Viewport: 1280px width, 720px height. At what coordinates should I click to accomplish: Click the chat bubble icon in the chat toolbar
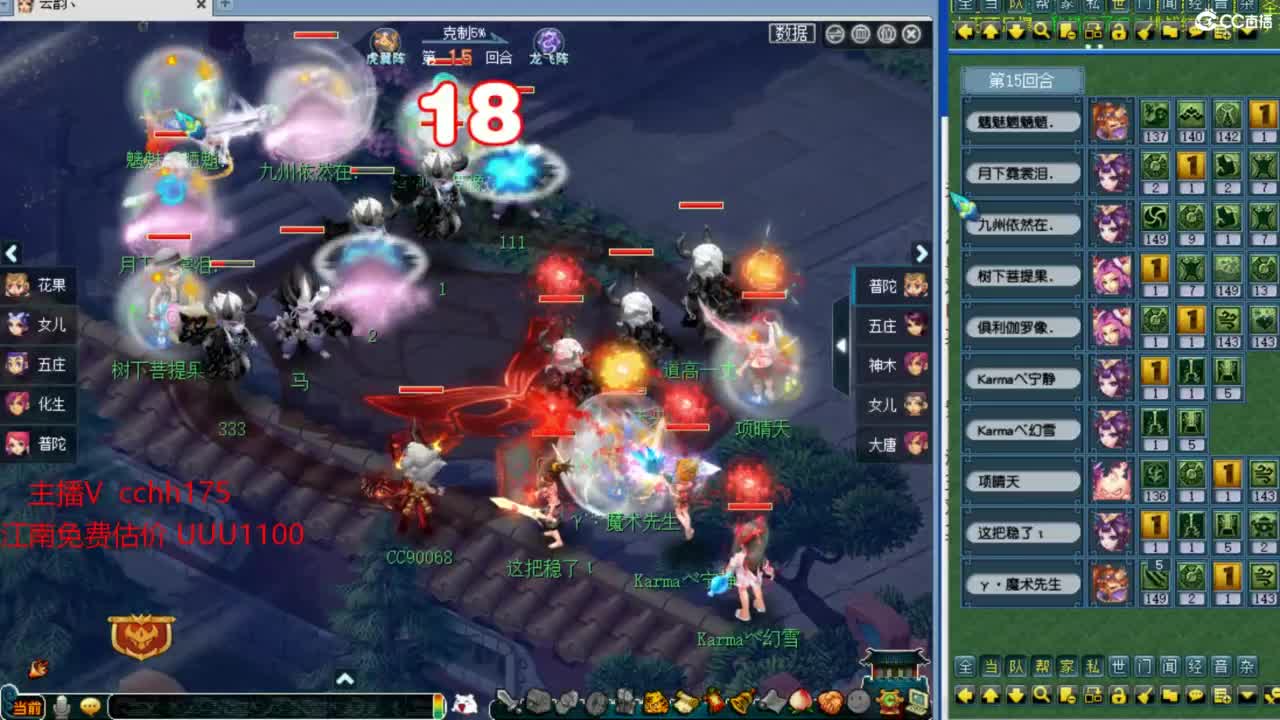point(1195,695)
